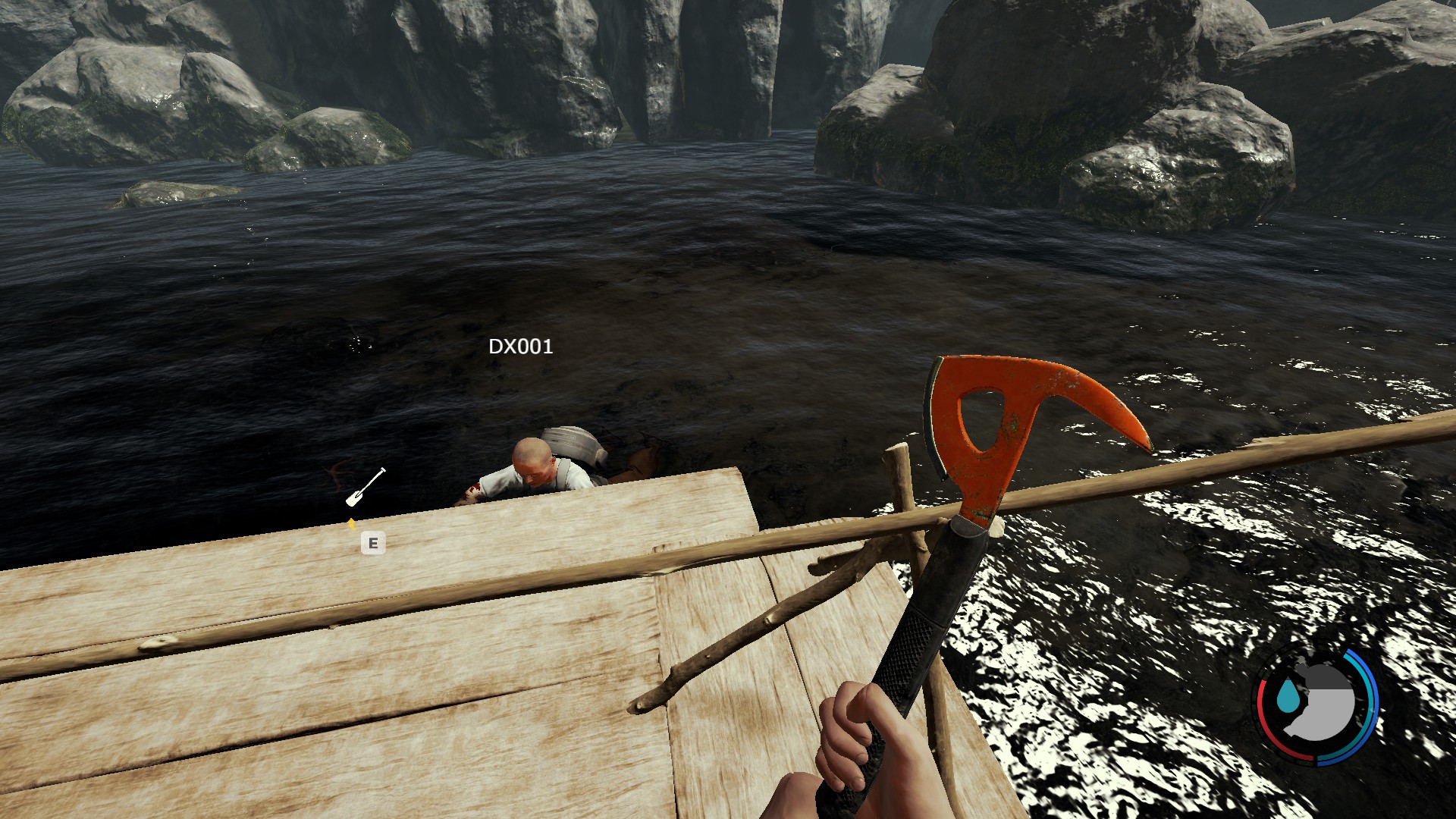This screenshot has height=819, width=1456.
Task: Click the white paddle interaction icon
Action: click(x=366, y=487)
